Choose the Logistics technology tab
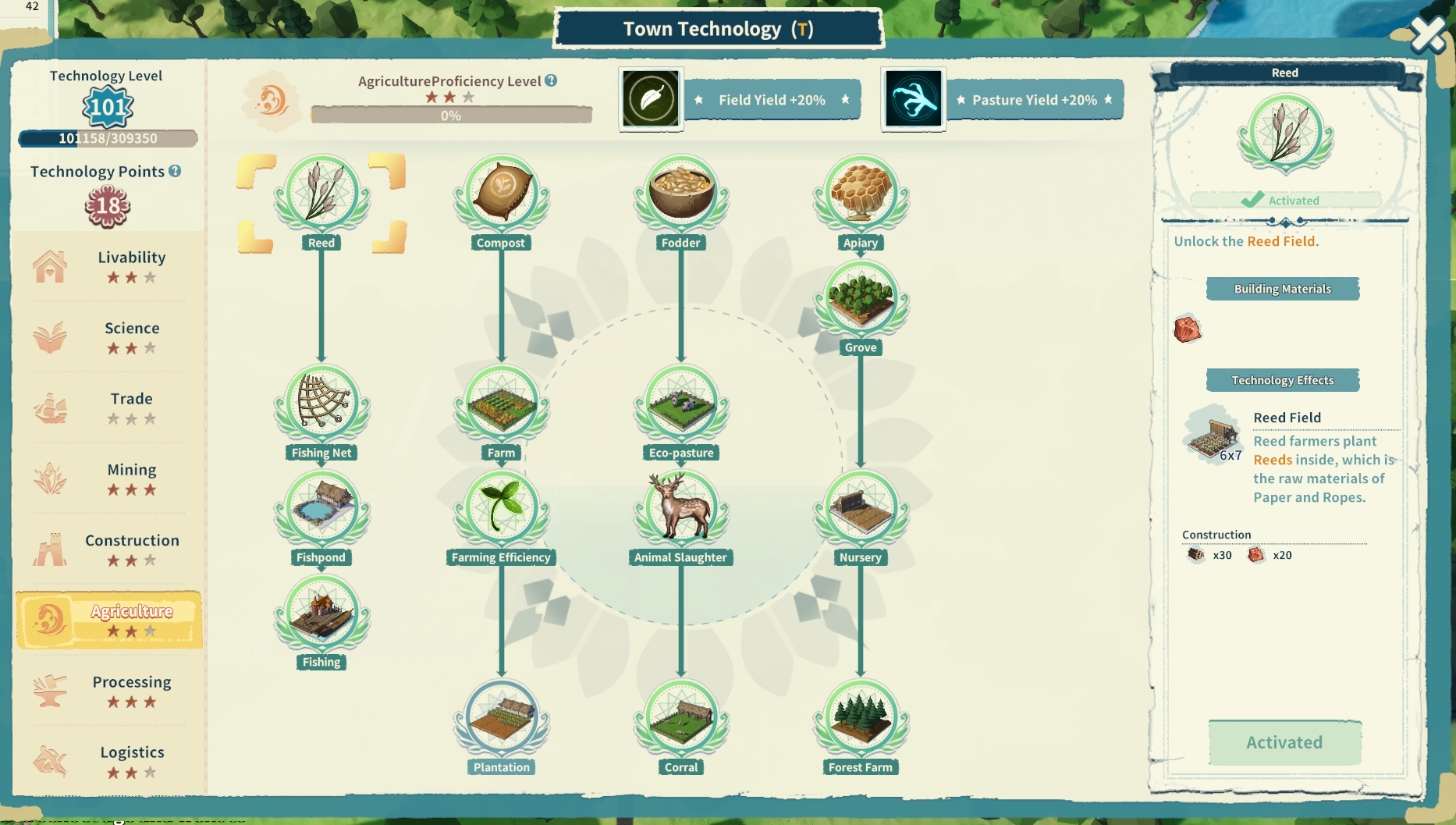 108,762
